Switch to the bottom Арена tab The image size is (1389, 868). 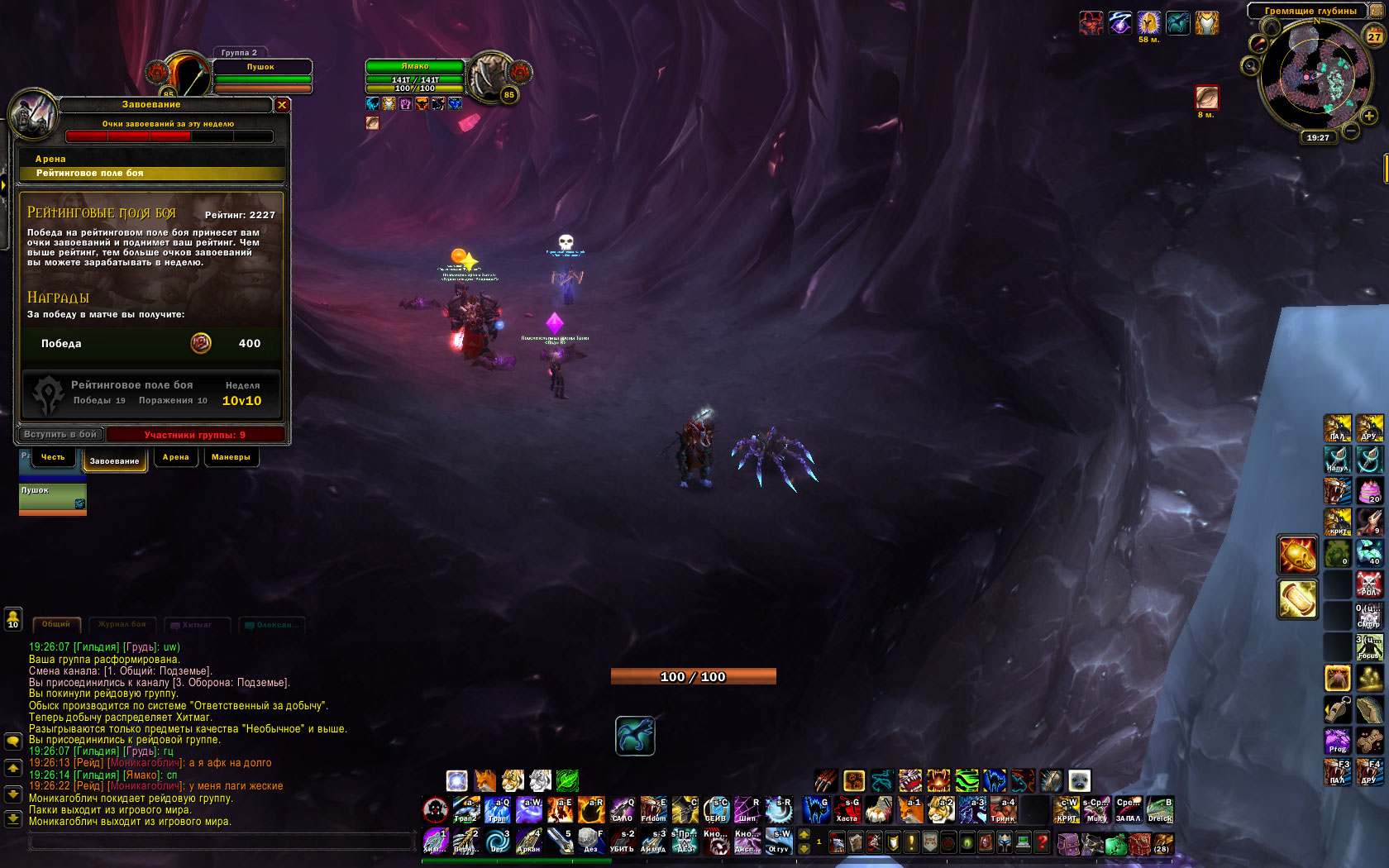(175, 457)
